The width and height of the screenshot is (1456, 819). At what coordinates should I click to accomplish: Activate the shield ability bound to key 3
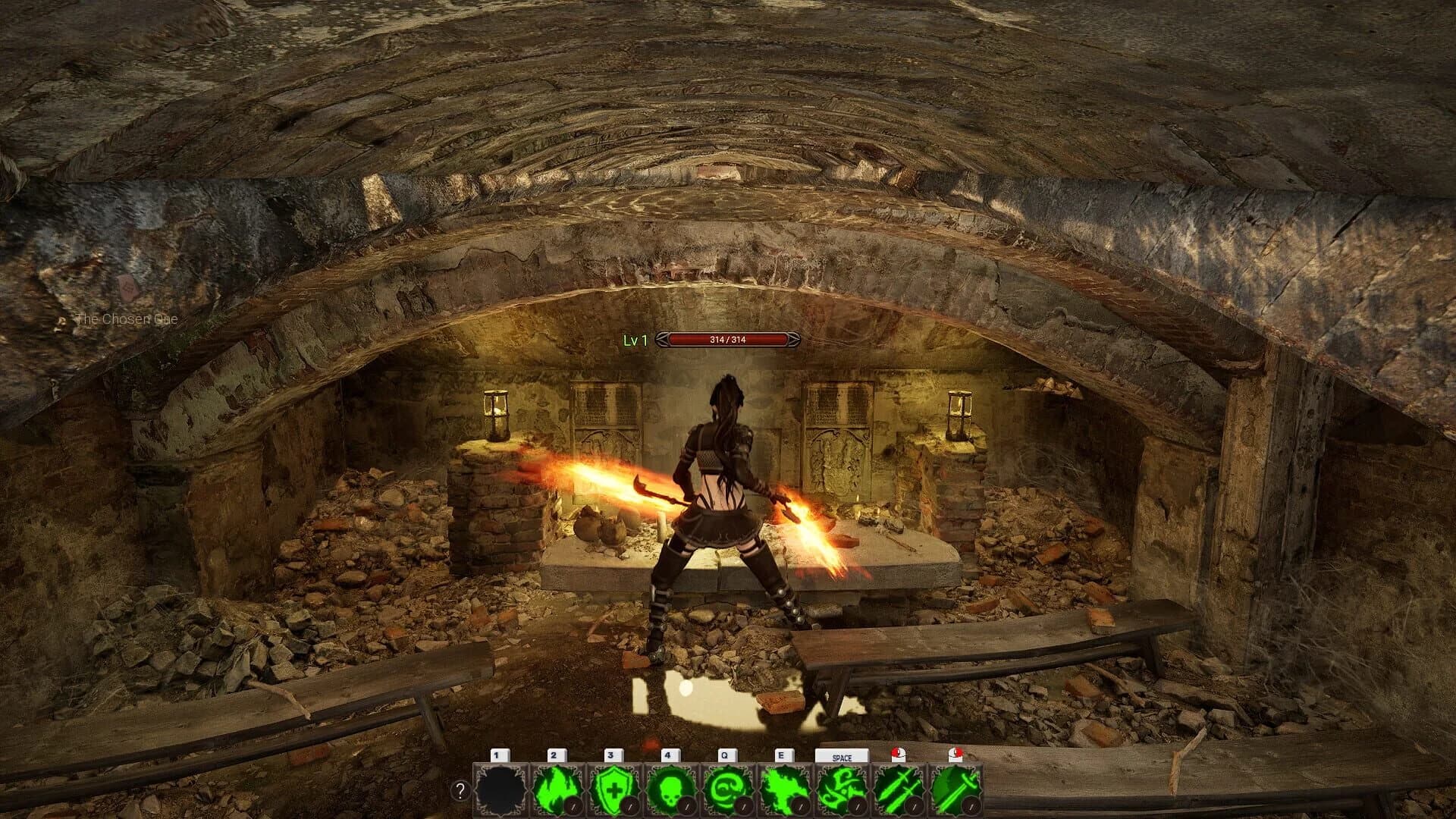[613, 789]
